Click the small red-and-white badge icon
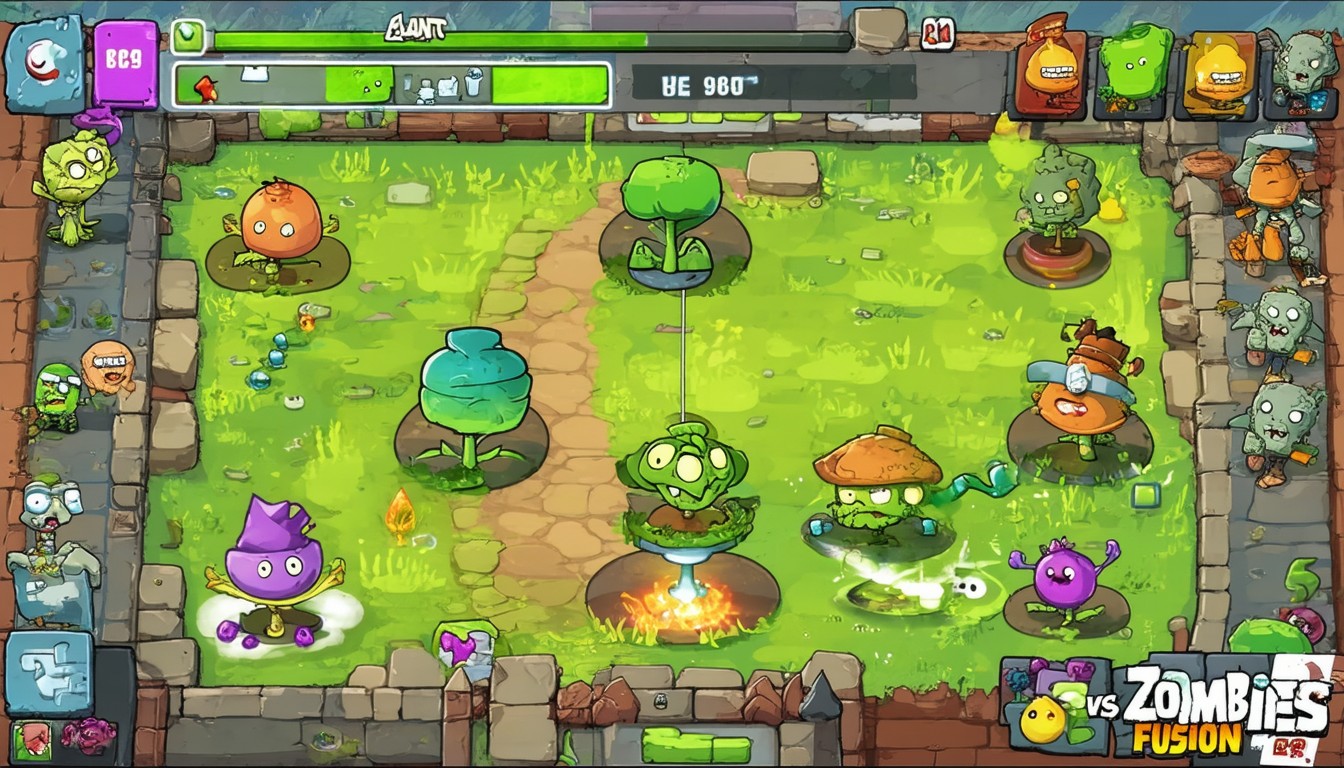The width and height of the screenshot is (1344, 768). pos(938,33)
